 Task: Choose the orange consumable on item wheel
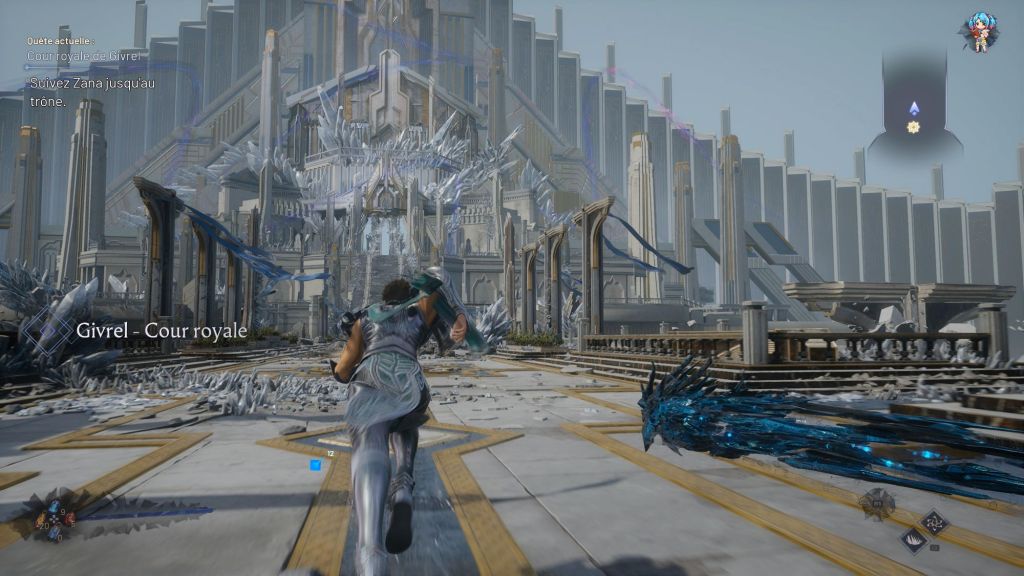[40, 520]
